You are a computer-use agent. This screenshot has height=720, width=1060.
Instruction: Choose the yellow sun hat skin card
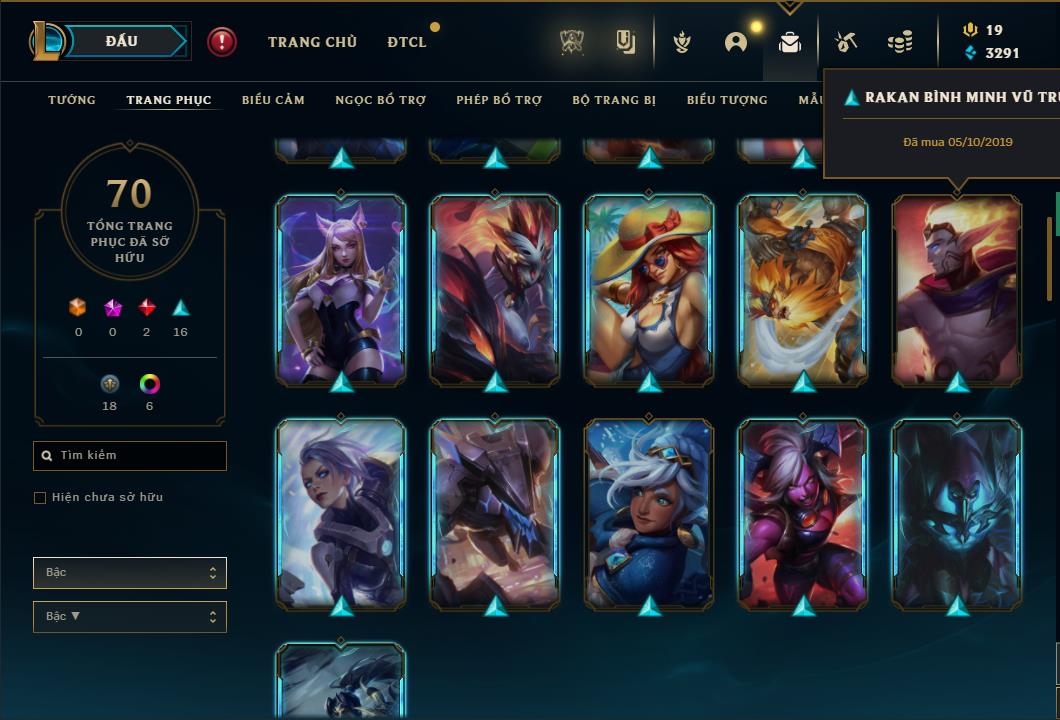click(x=649, y=290)
